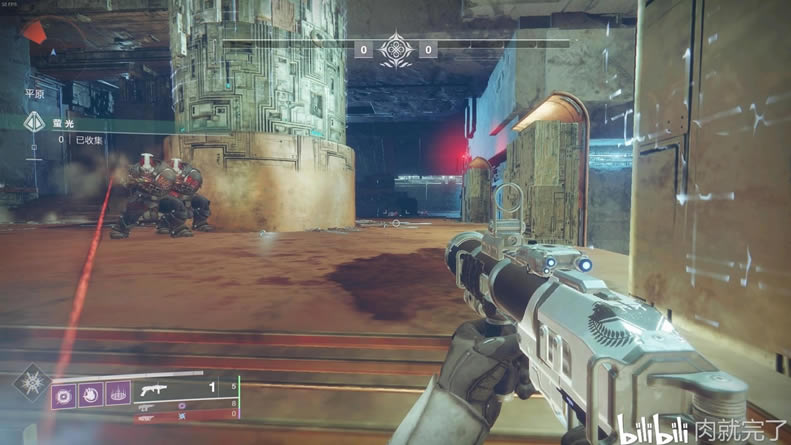Open the 萤光 objective tracker
The image size is (791, 445).
tap(63, 123)
